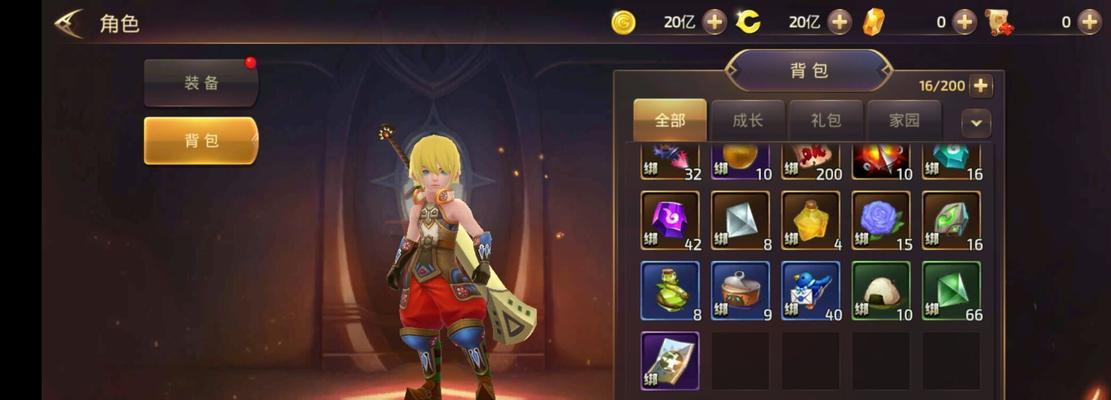This screenshot has width=1111, height=400.
Task: Open the 礼包 tab
Action: [826, 120]
